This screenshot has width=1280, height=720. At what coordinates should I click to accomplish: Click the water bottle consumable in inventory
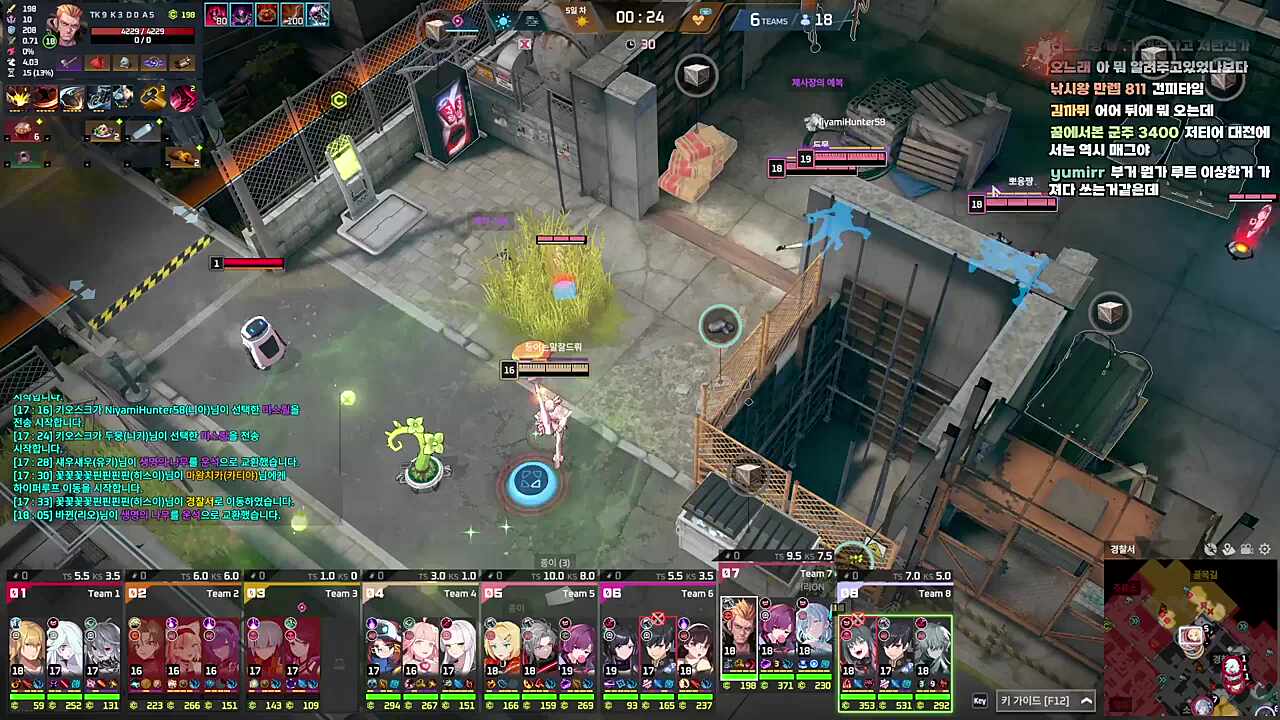pos(144,130)
